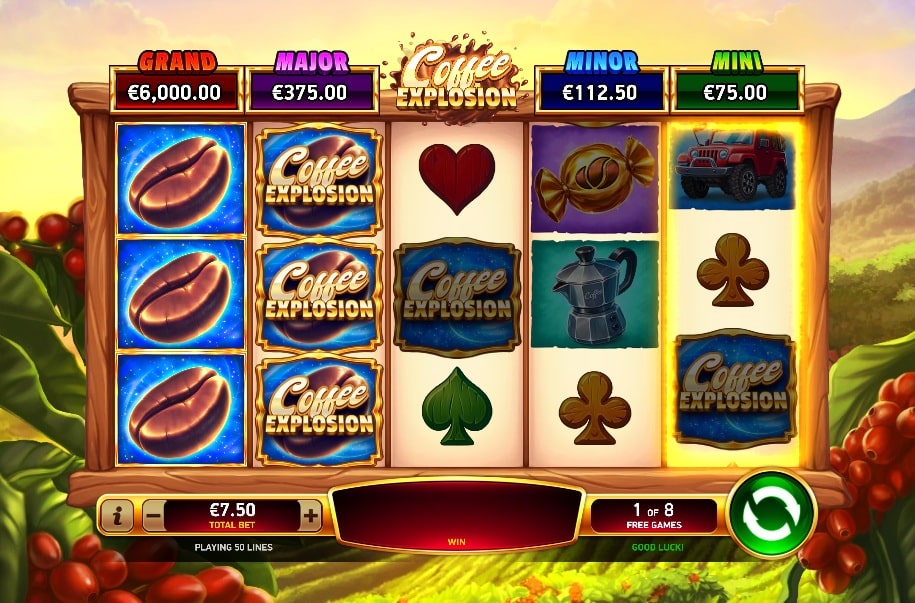Spin the reels with the green button
The width and height of the screenshot is (915, 603).
coord(771,514)
